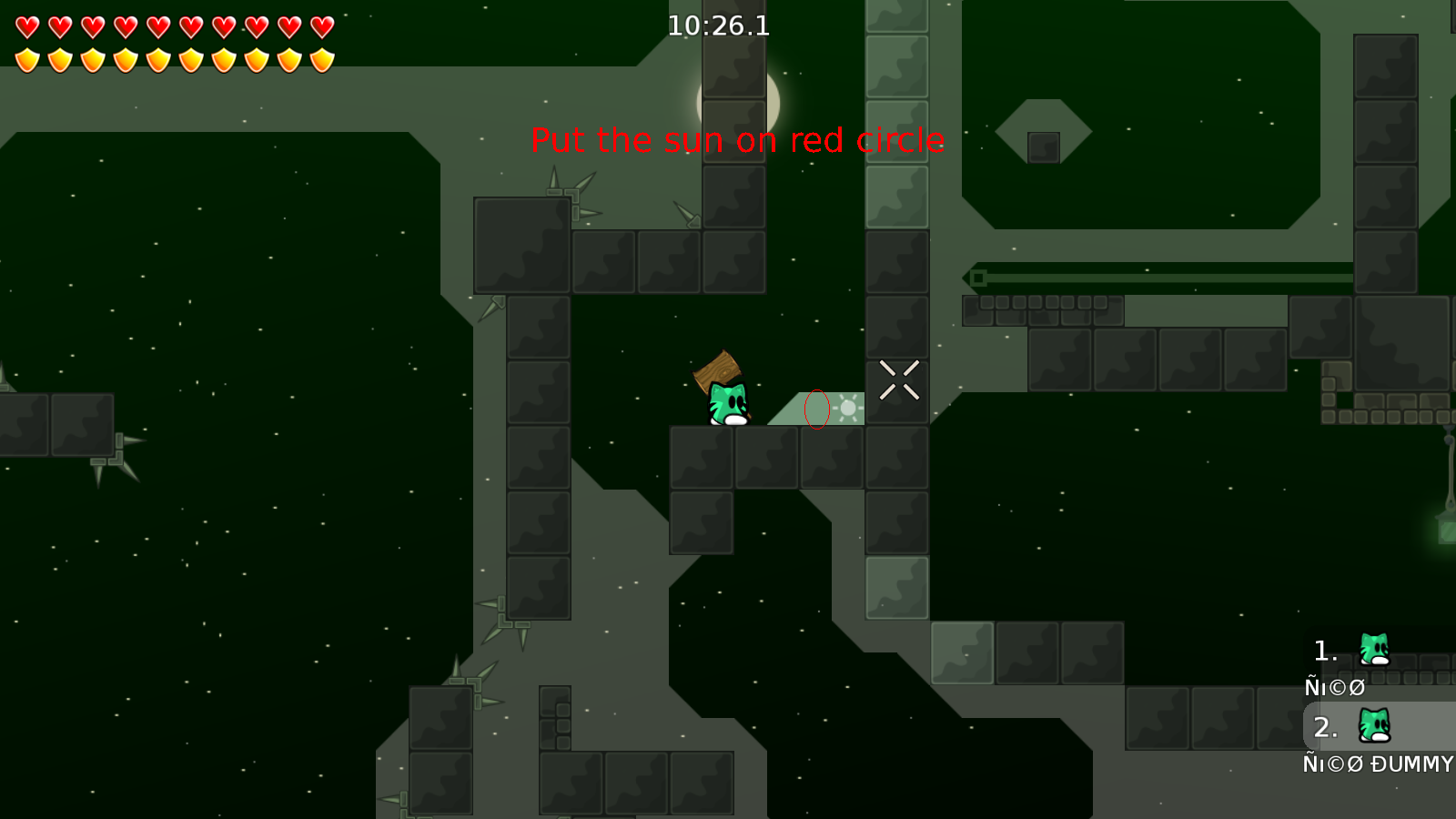1456x819 pixels.
Task: Select the white X marker tile
Action: coord(897,379)
